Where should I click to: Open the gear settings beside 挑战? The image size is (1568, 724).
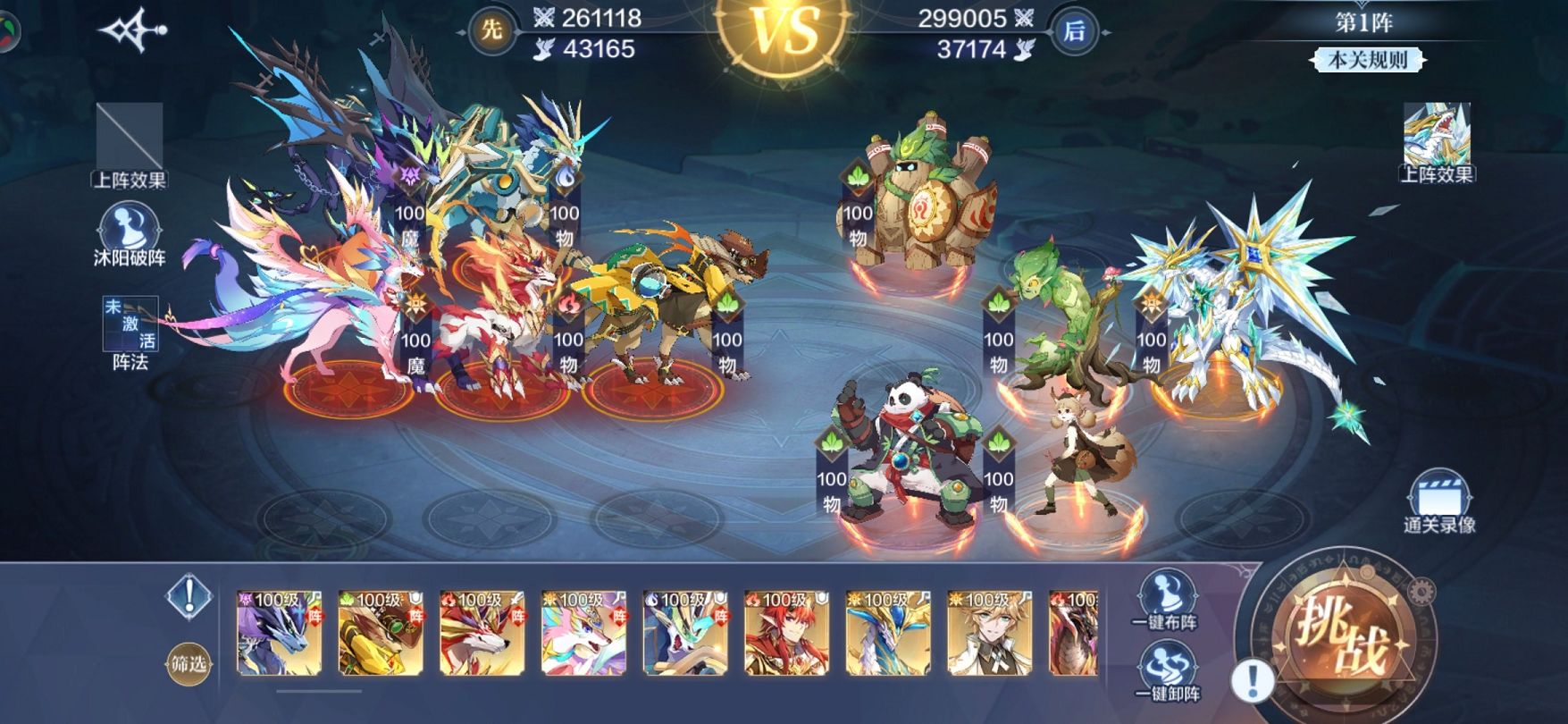pyautogui.click(x=1421, y=591)
